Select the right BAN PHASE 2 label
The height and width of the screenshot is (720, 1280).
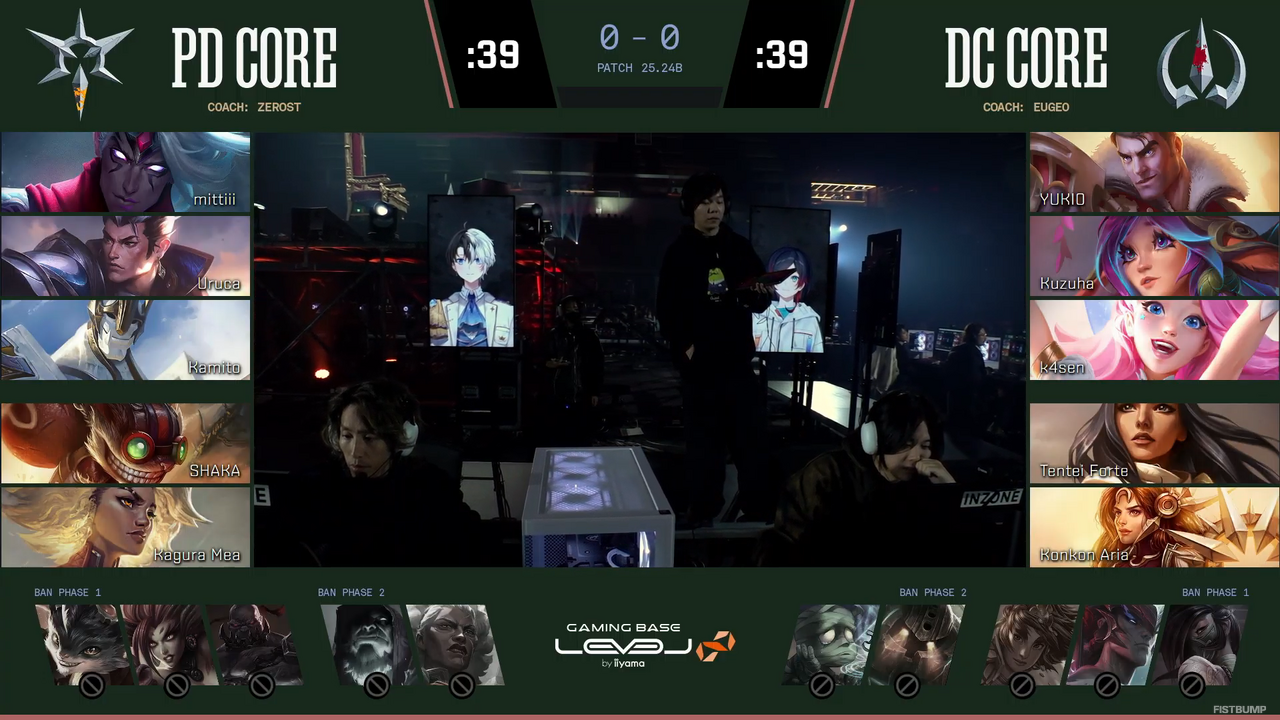coord(933,592)
